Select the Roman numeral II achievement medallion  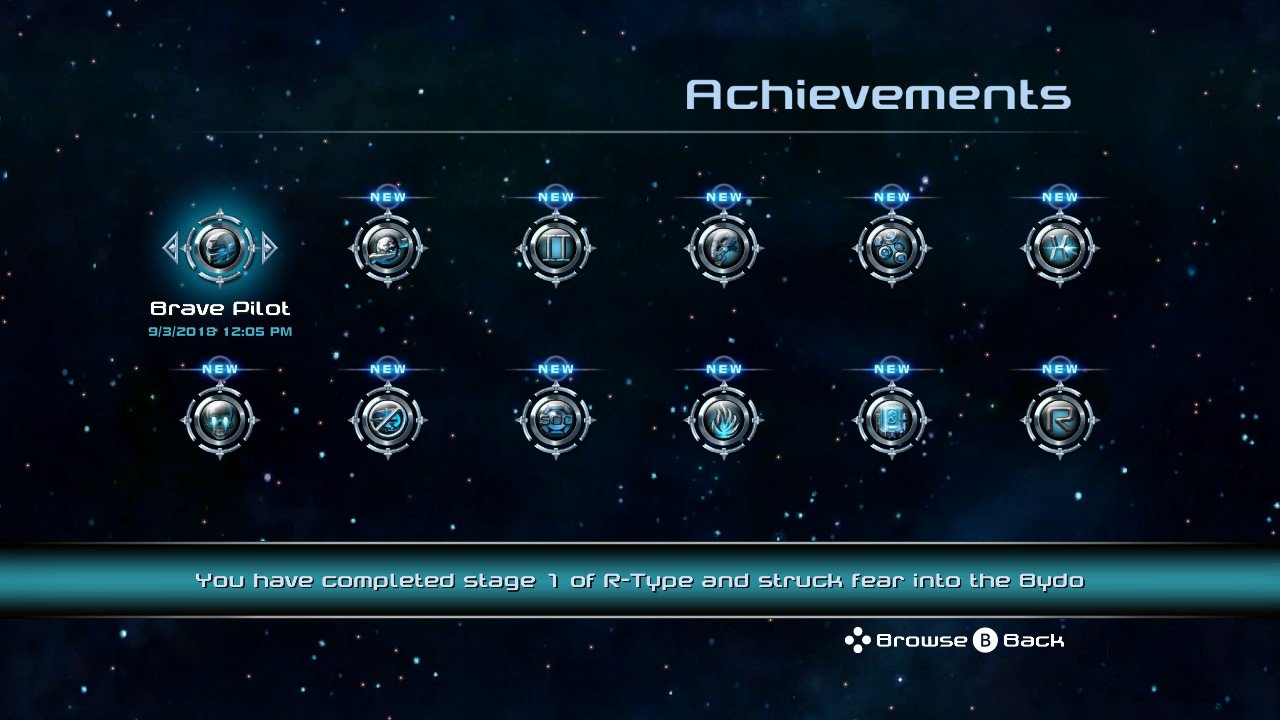(x=556, y=249)
